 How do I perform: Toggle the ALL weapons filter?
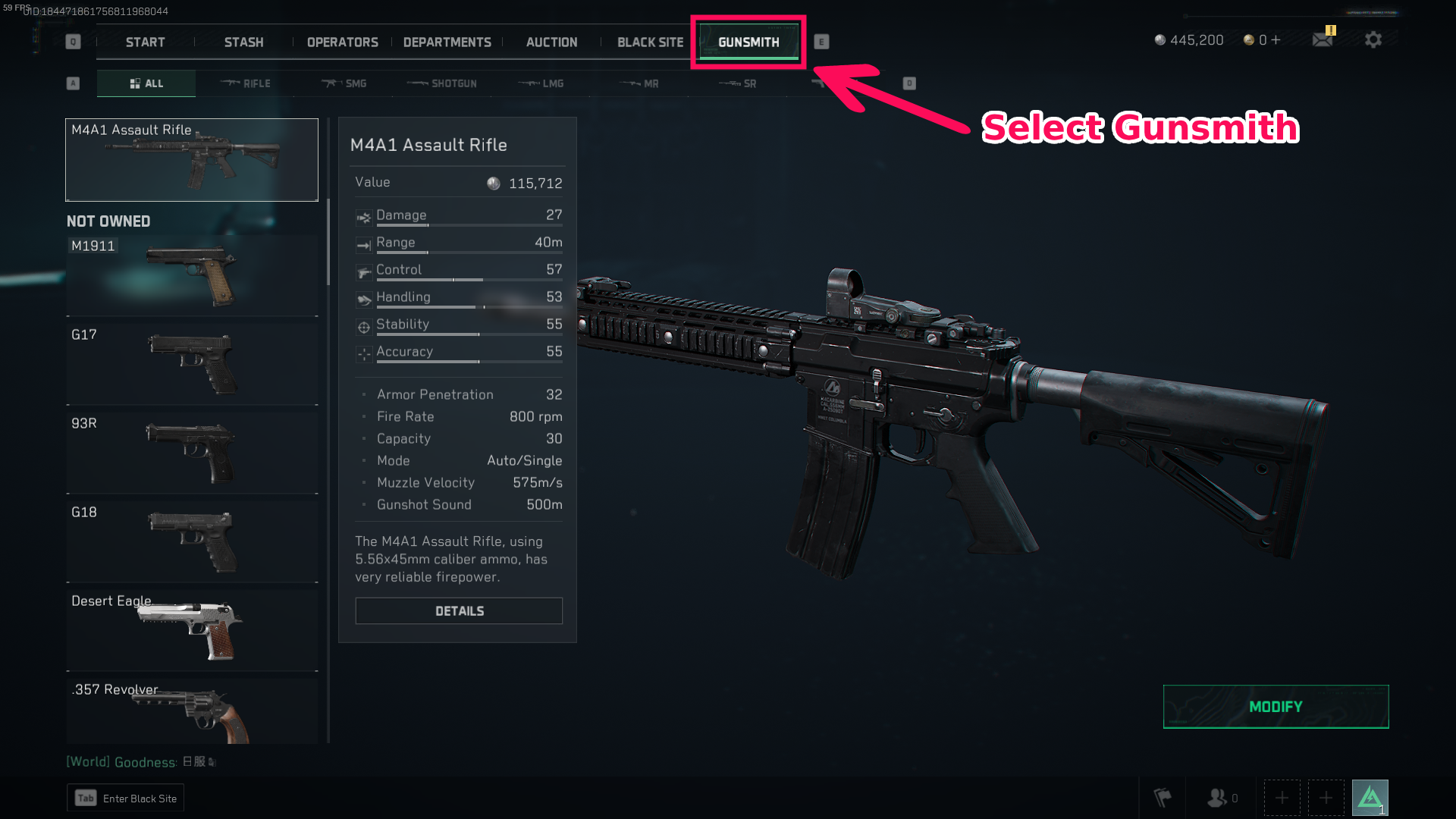point(146,83)
